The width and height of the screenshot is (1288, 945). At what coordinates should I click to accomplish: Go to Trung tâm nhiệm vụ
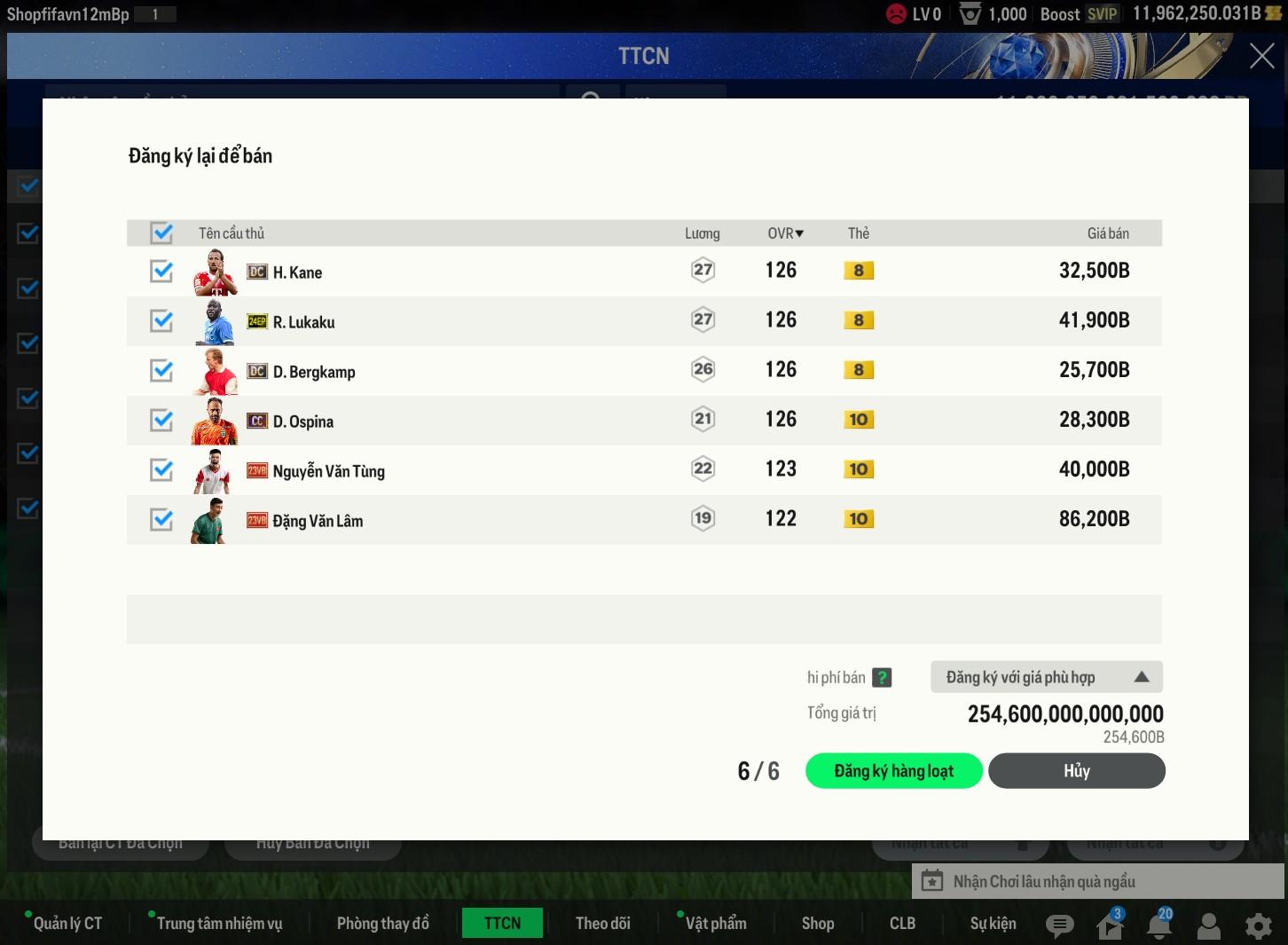(219, 924)
